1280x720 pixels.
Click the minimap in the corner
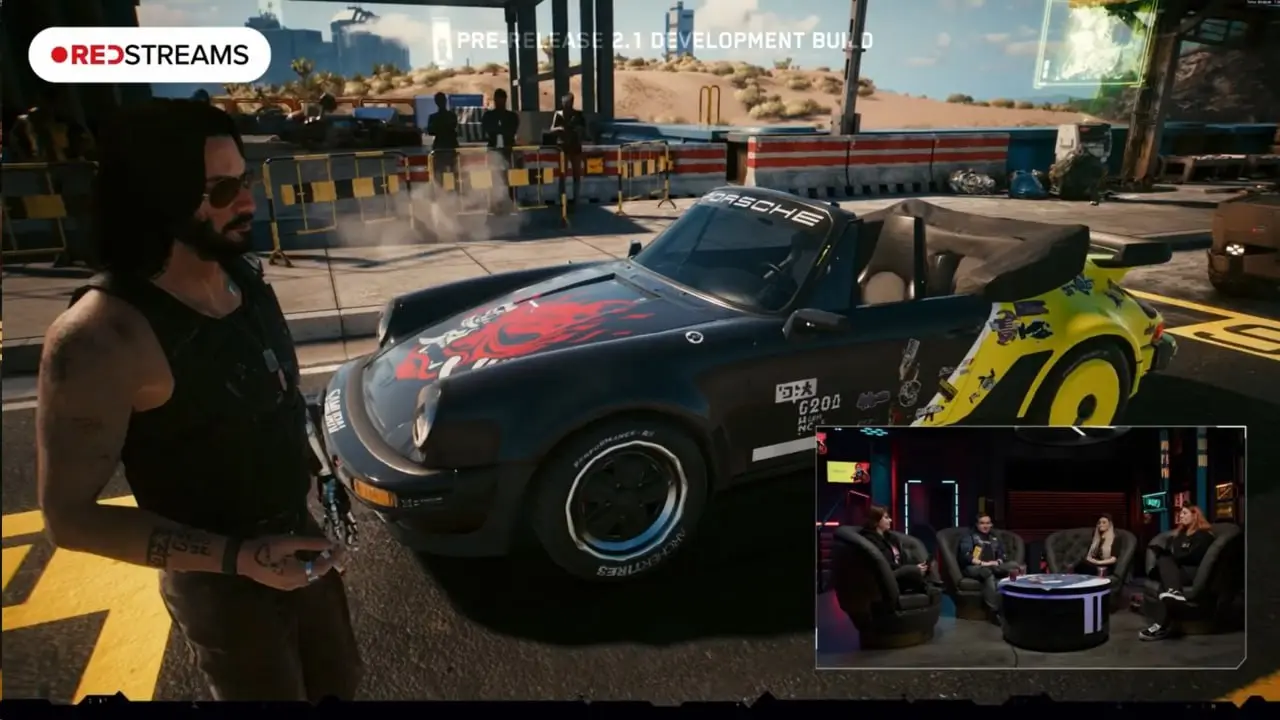[x=1094, y=41]
